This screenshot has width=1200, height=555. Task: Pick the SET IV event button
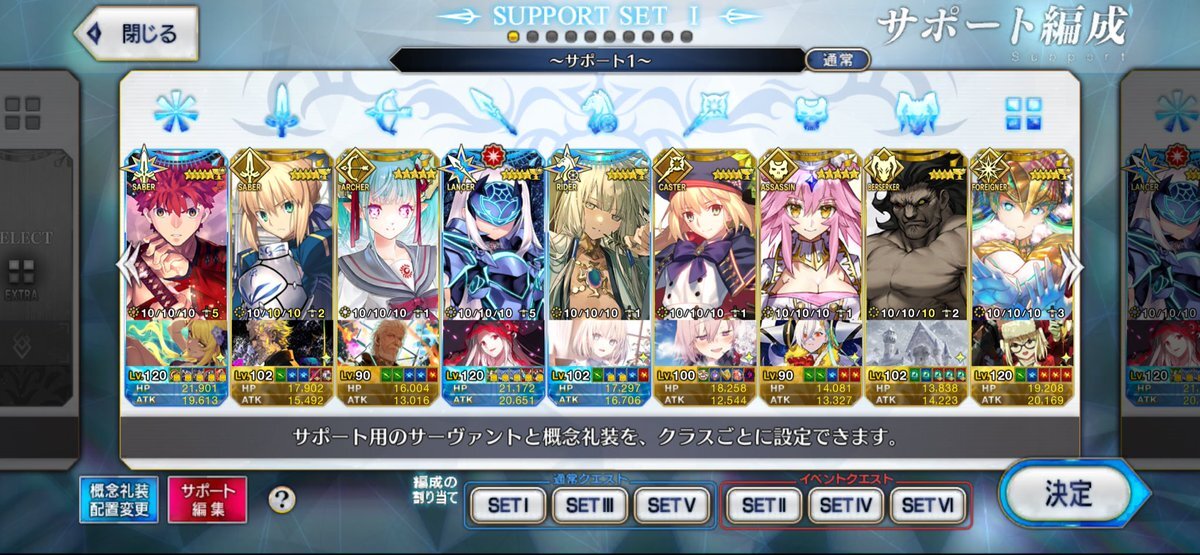tap(843, 506)
